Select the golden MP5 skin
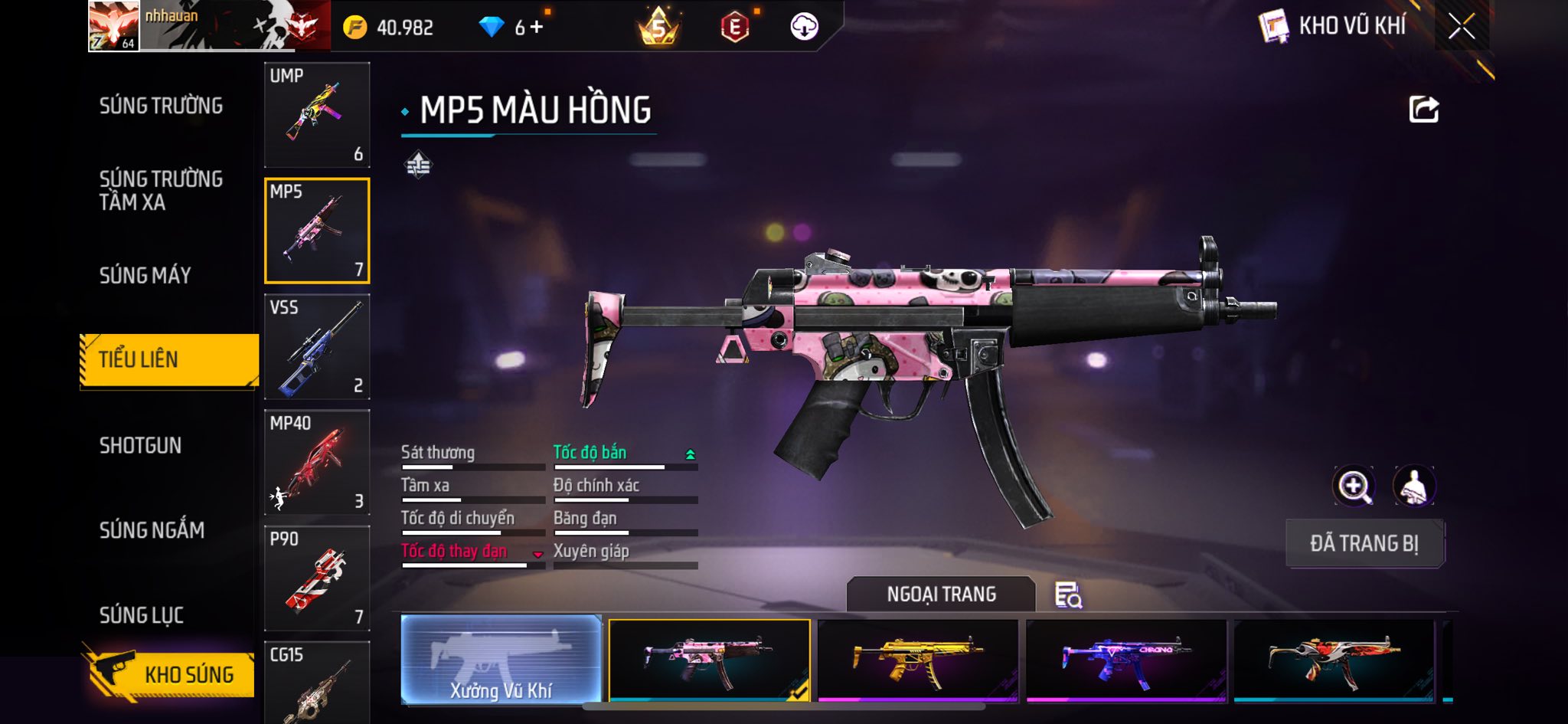The height and width of the screenshot is (724, 1568). tap(918, 660)
